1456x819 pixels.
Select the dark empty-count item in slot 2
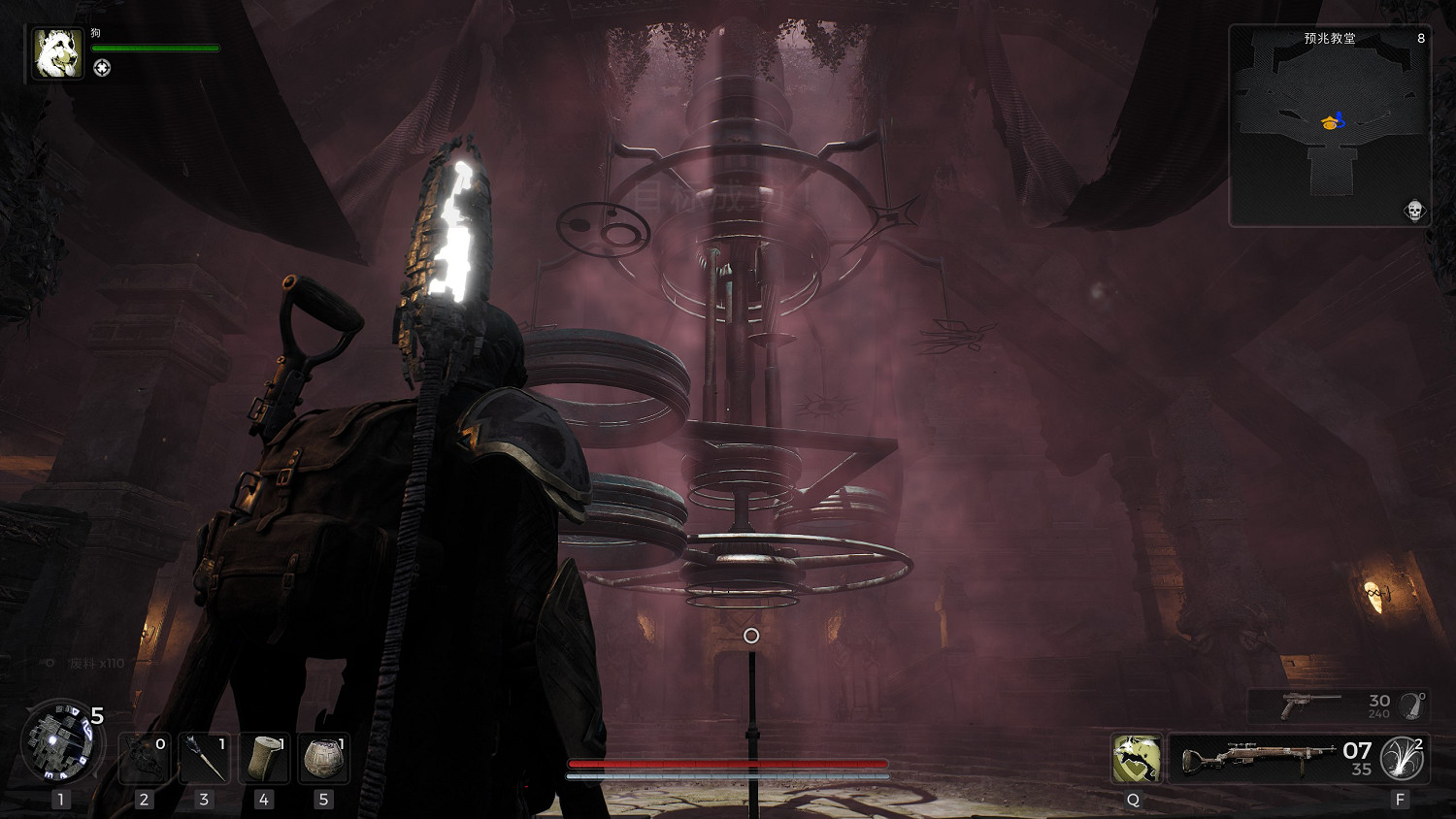(x=144, y=758)
